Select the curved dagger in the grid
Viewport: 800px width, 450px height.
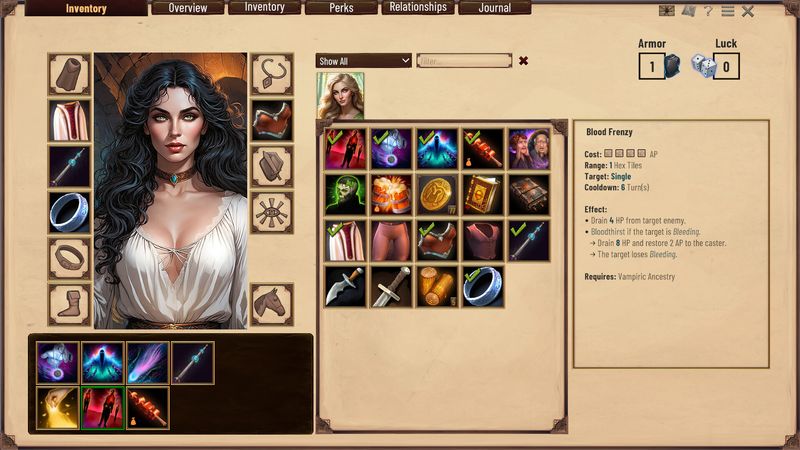click(x=345, y=286)
